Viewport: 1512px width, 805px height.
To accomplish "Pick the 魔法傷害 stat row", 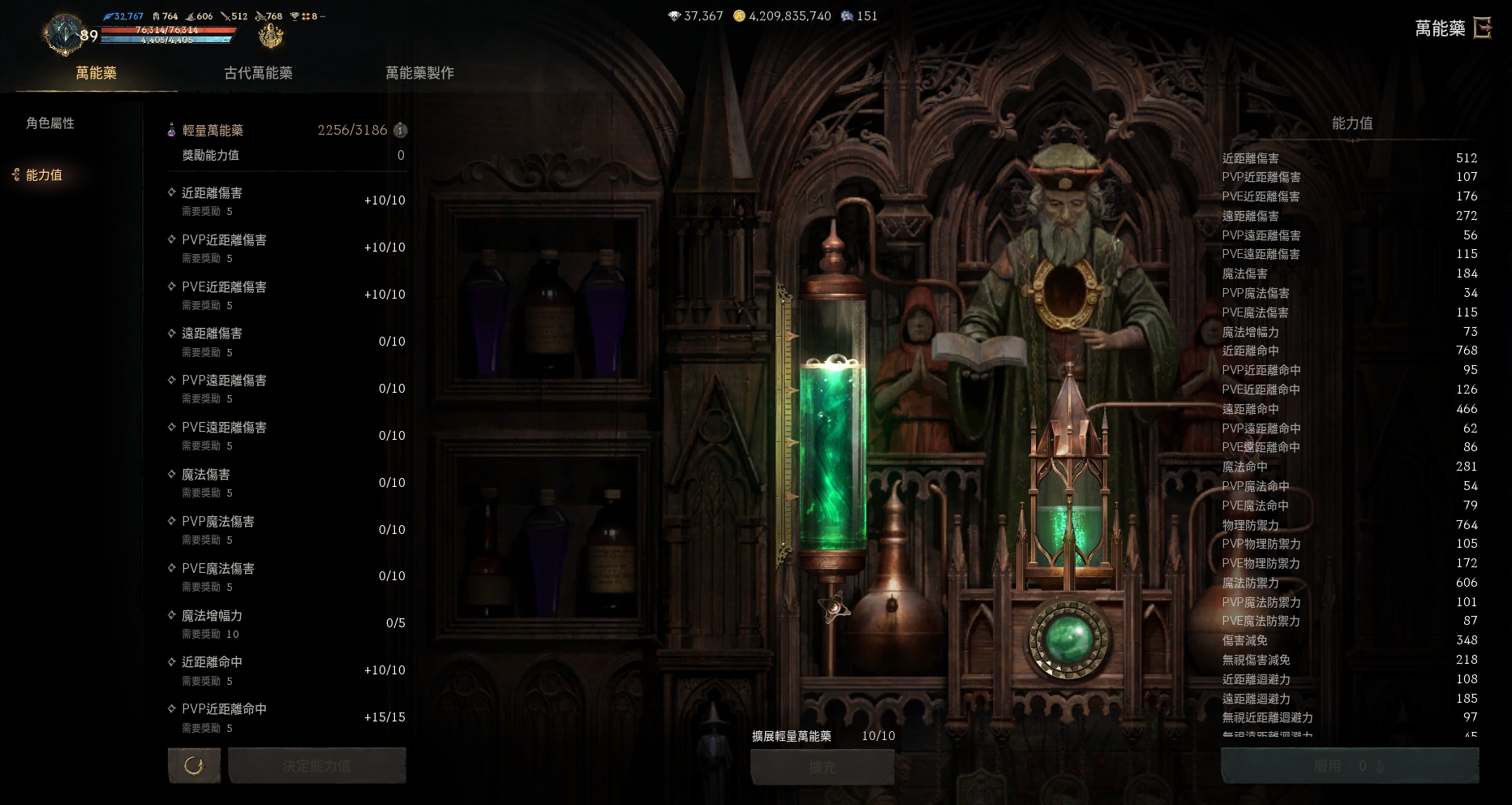I will pyautogui.click(x=286, y=482).
